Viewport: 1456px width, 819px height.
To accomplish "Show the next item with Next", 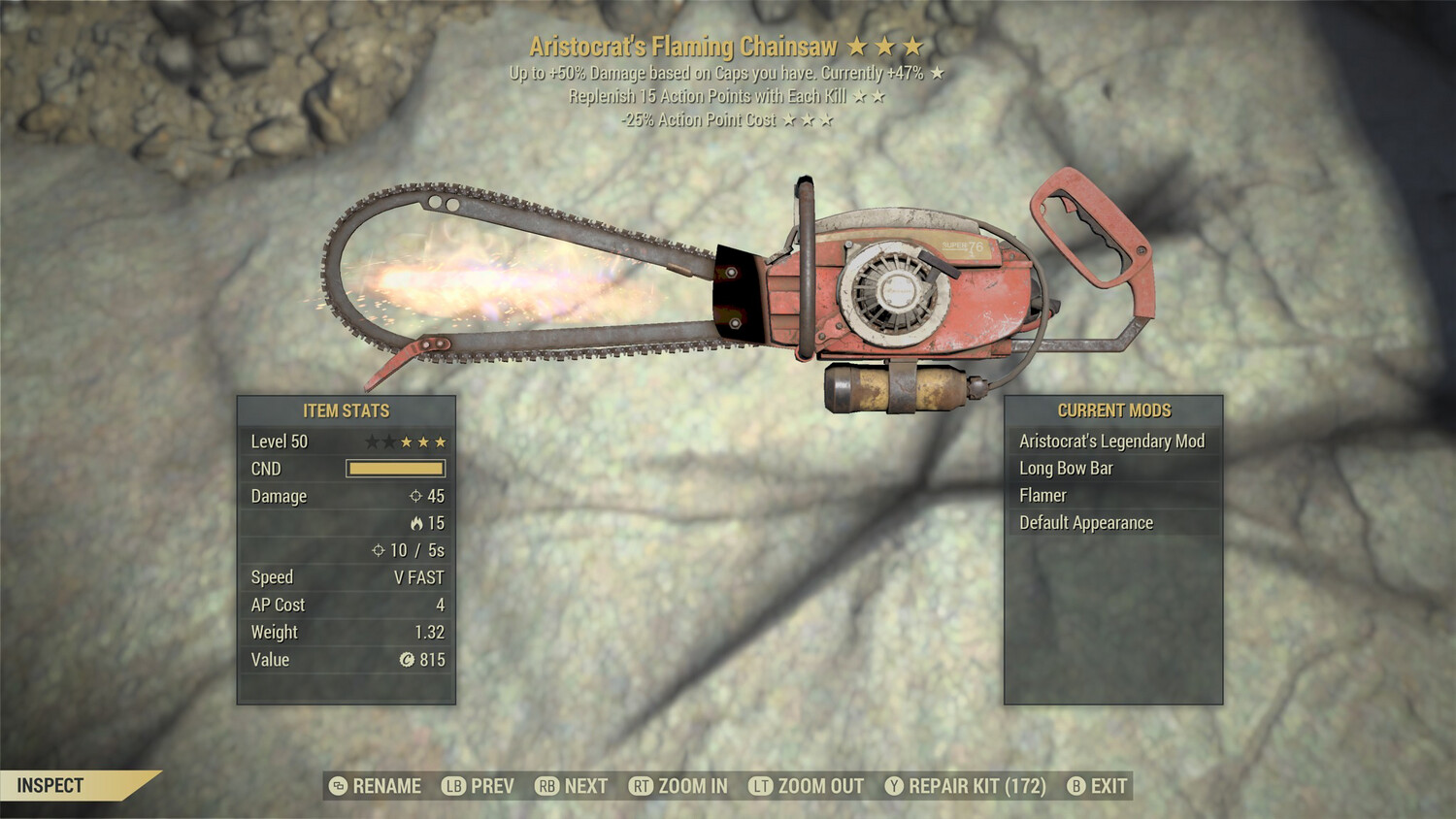I will (x=572, y=786).
